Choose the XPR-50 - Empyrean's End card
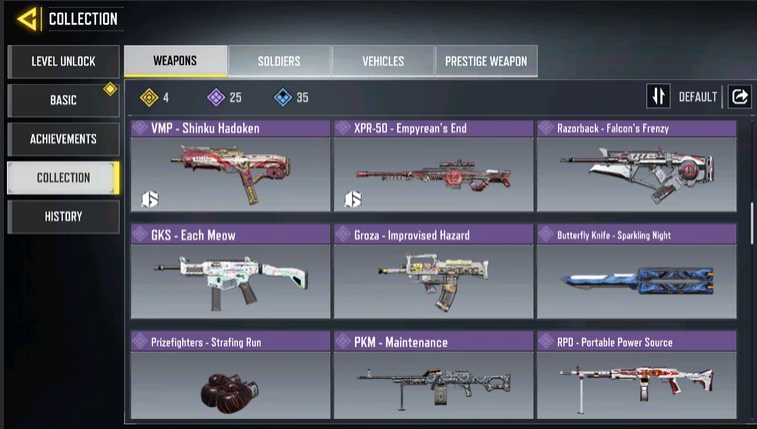Screen dimensions: 757x429 pos(432,165)
